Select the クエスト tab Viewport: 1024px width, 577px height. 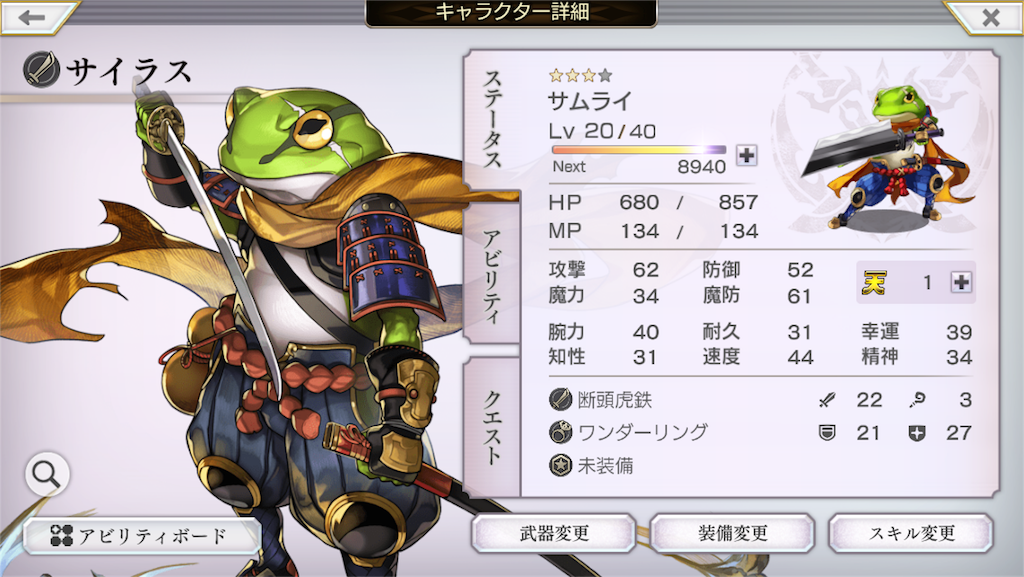pyautogui.click(x=492, y=426)
